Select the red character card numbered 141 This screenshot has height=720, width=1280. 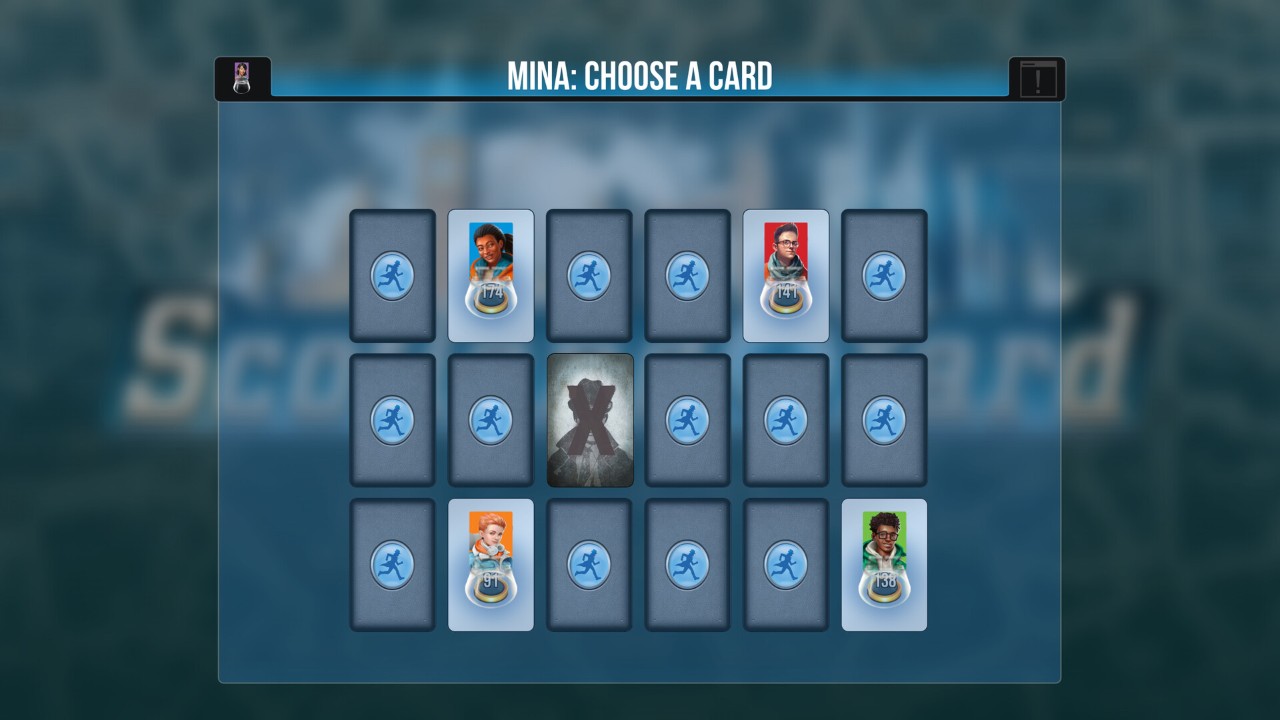coord(785,274)
